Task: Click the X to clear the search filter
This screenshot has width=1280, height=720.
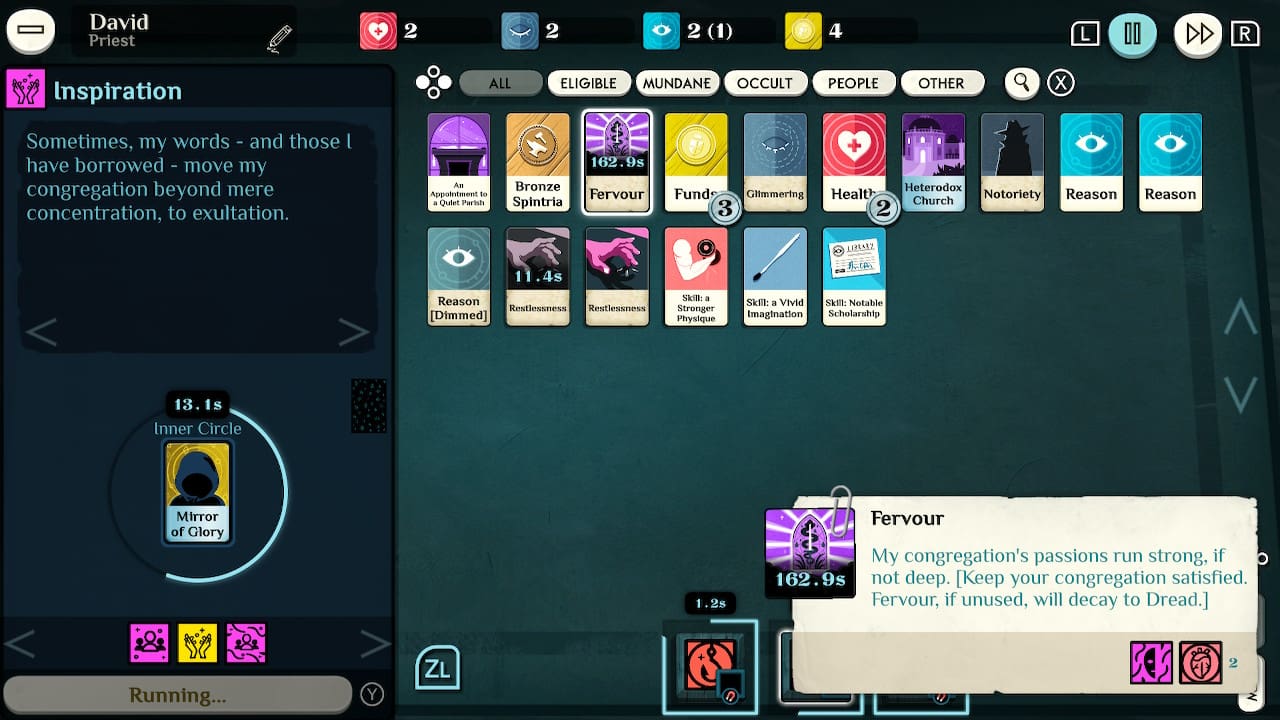Action: tap(1060, 83)
